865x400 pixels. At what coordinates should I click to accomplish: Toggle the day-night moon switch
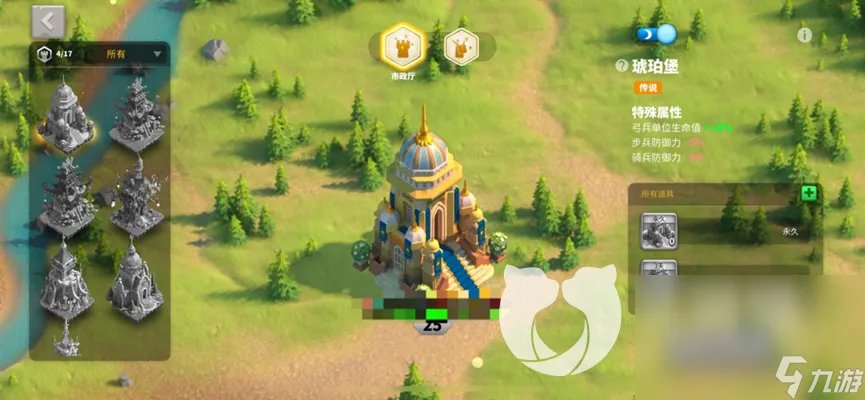655,34
